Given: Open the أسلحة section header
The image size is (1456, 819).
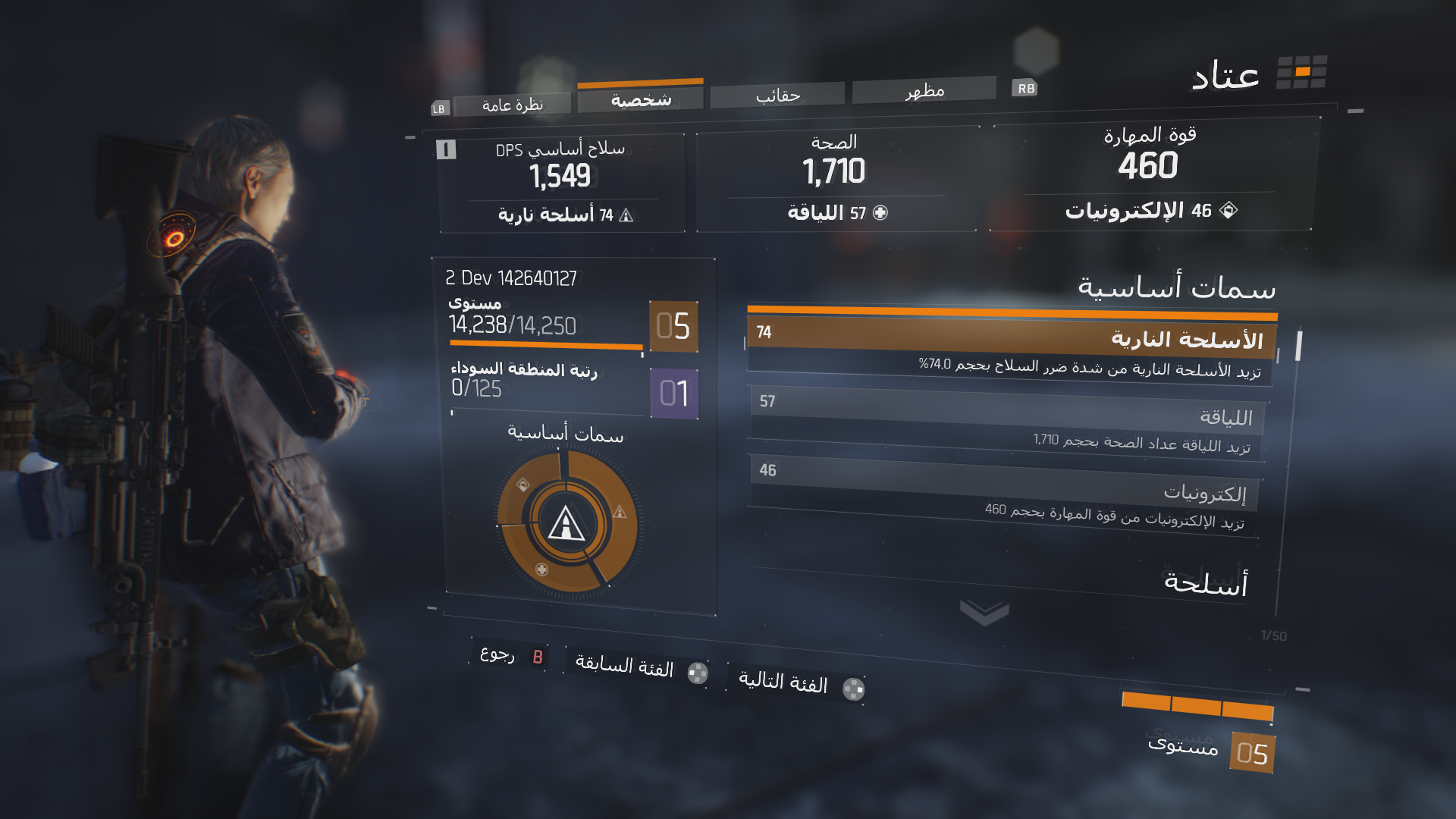Looking at the screenshot, I should pyautogui.click(x=1204, y=582).
